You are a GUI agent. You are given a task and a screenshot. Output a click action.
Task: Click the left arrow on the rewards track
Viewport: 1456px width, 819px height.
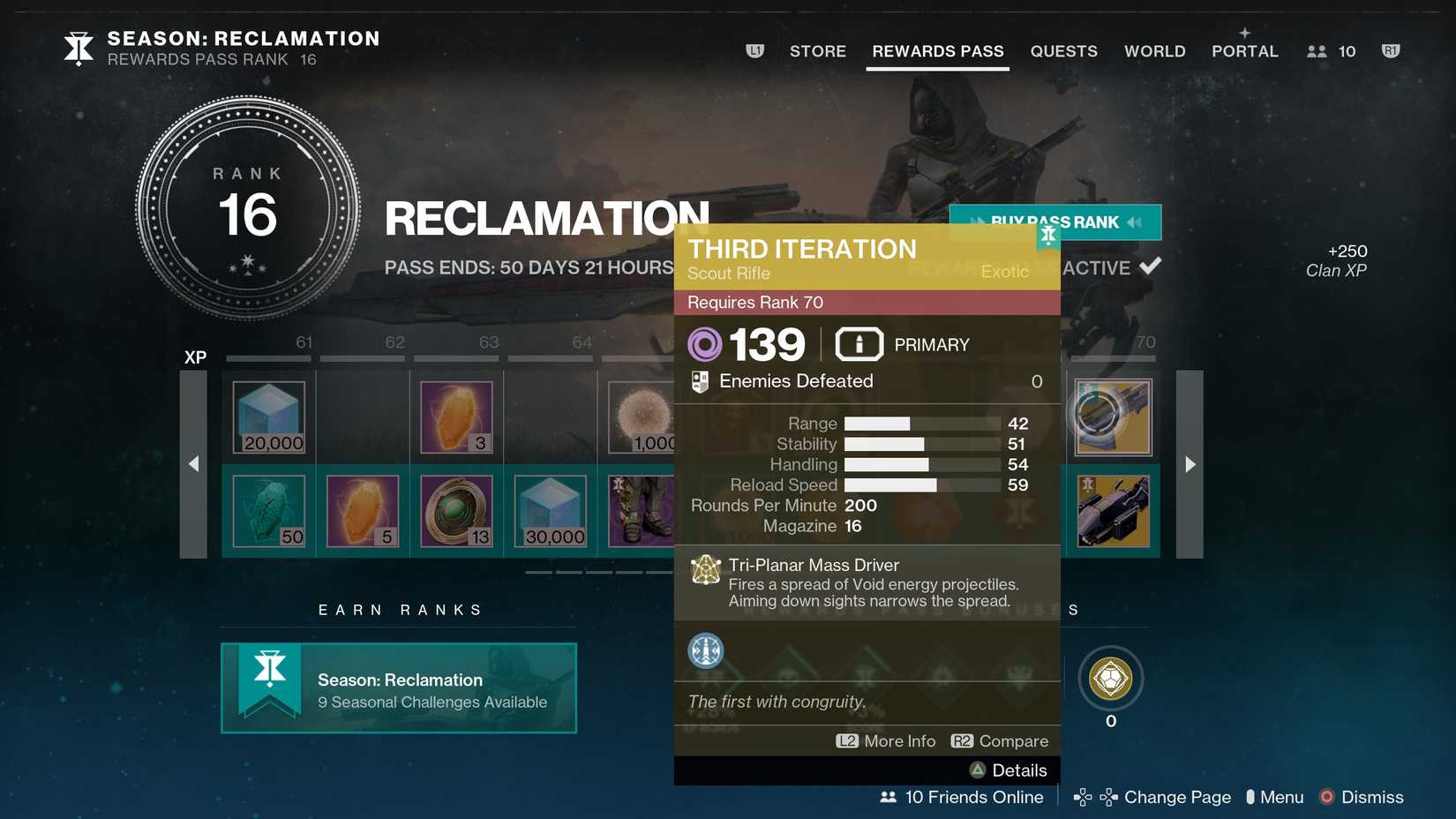pyautogui.click(x=193, y=462)
